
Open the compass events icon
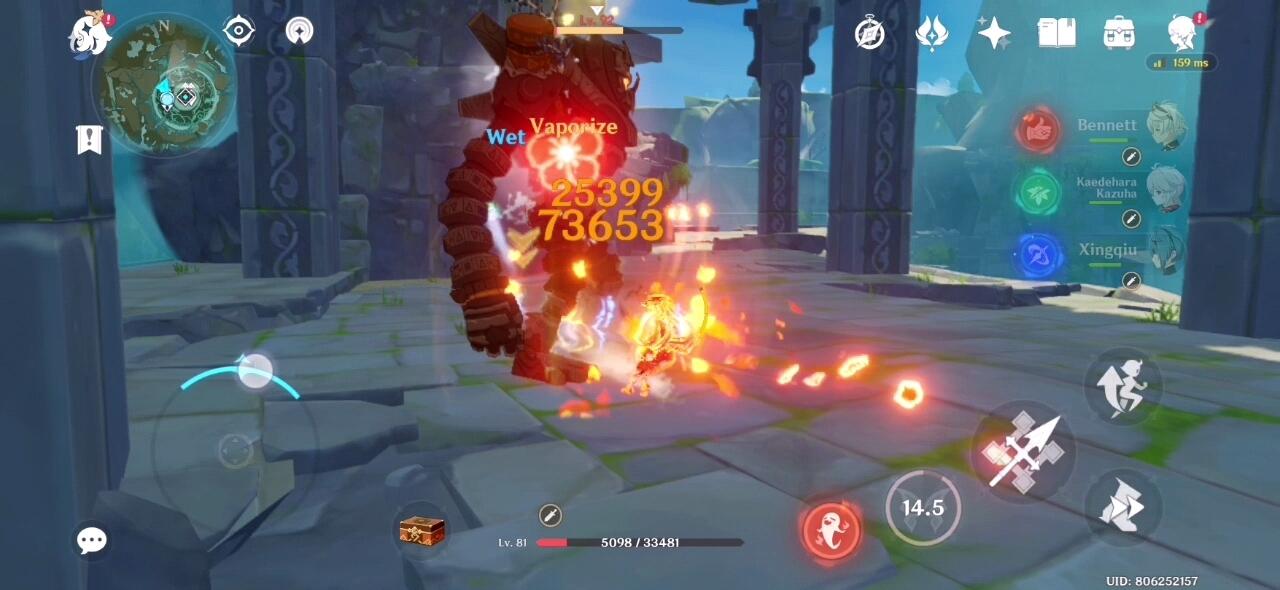(870, 33)
